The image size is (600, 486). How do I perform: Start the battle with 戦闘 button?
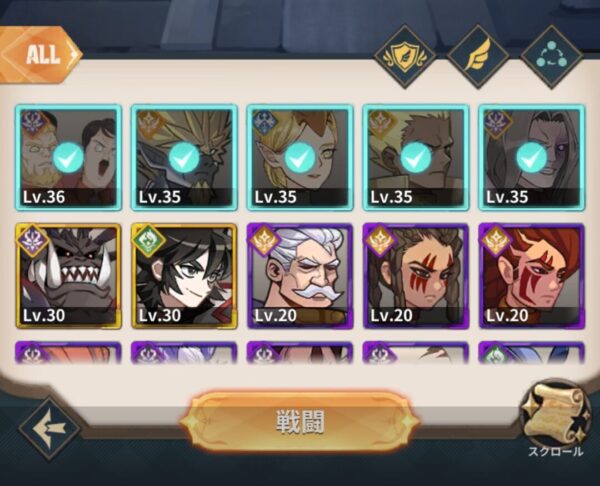(300, 420)
